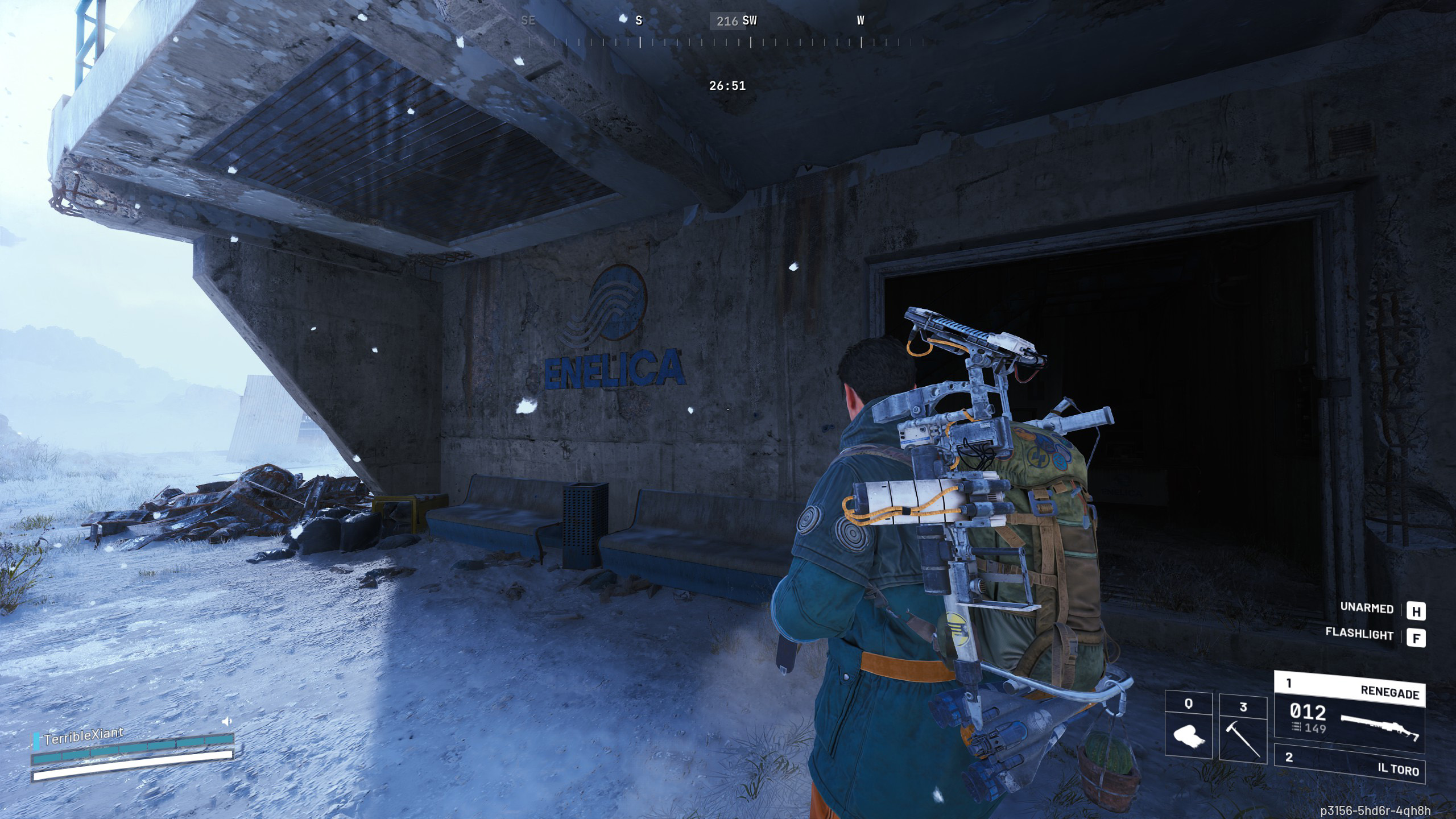Click the TerribleXiant player name tag
Screen dimensions: 1456x819
(83, 737)
